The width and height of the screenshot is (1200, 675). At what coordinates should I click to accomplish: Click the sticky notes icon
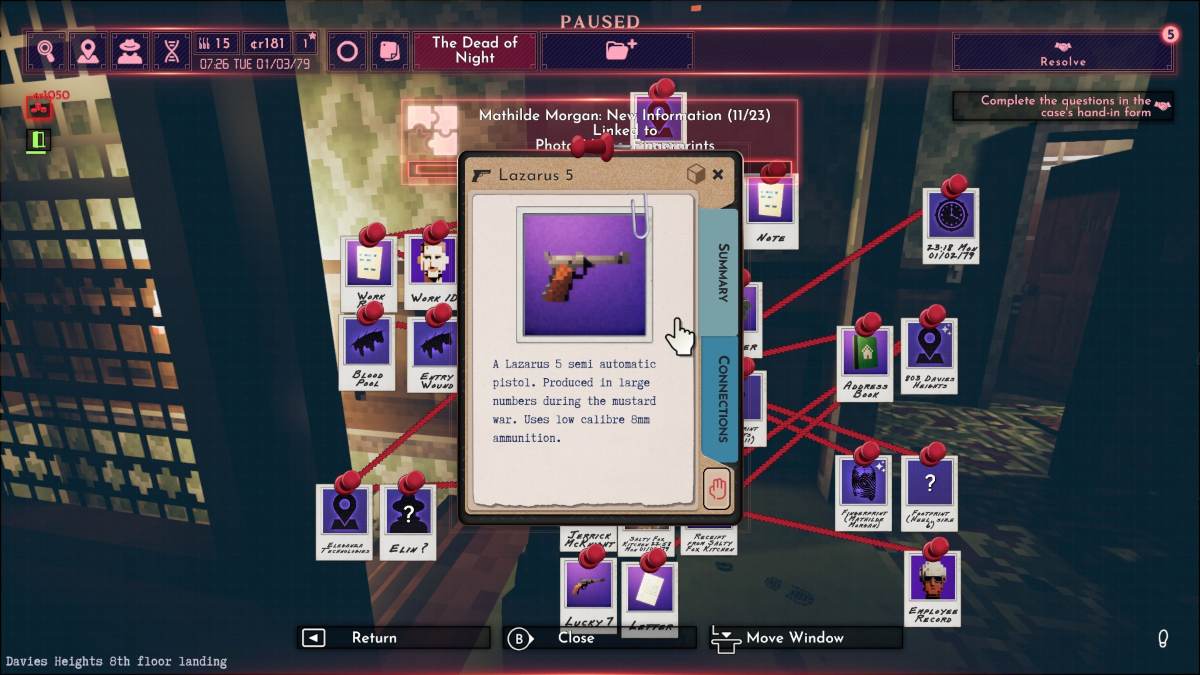387,51
